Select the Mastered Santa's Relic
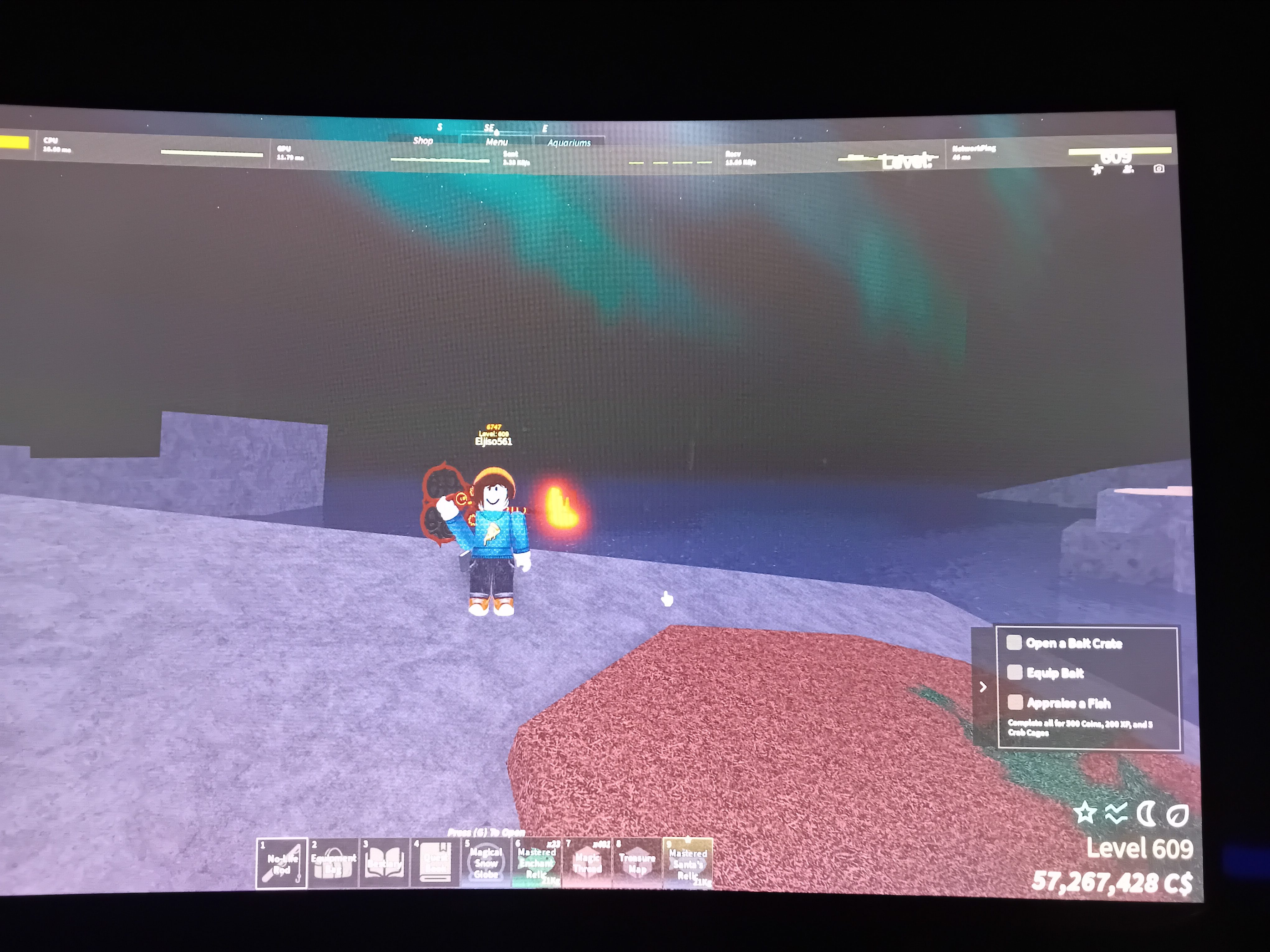This screenshot has height=952, width=1270. 688,863
